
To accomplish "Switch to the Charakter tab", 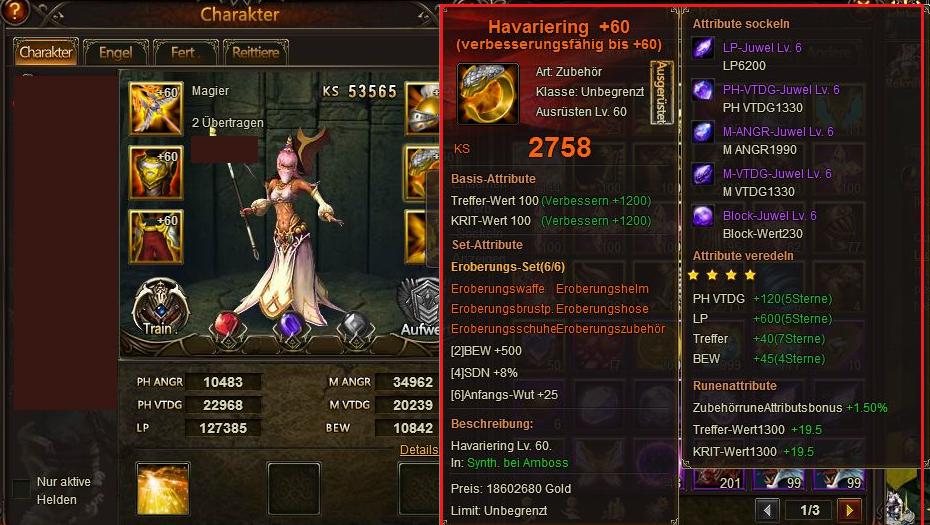I will (x=45, y=52).
